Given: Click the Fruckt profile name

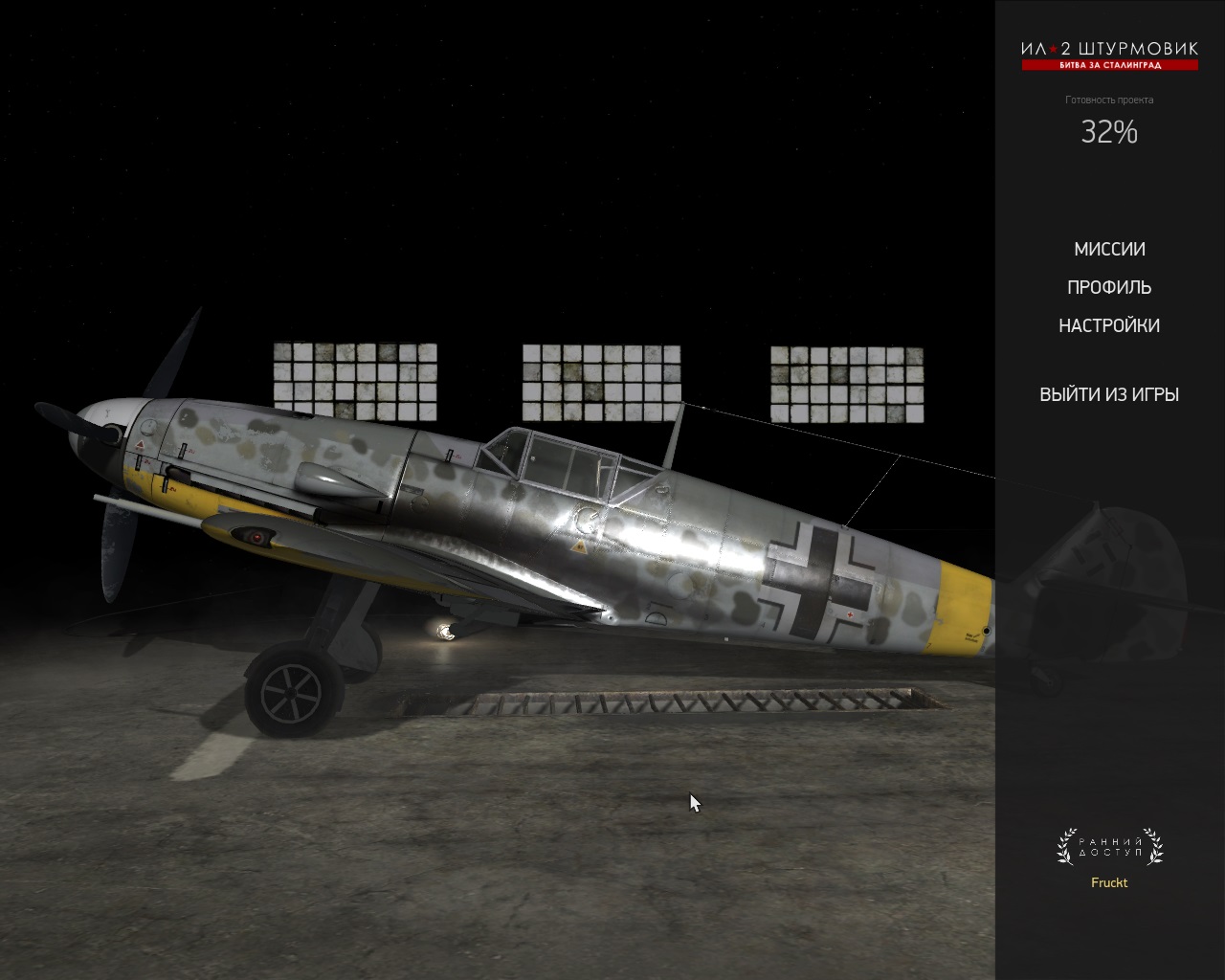Looking at the screenshot, I should [x=1109, y=882].
